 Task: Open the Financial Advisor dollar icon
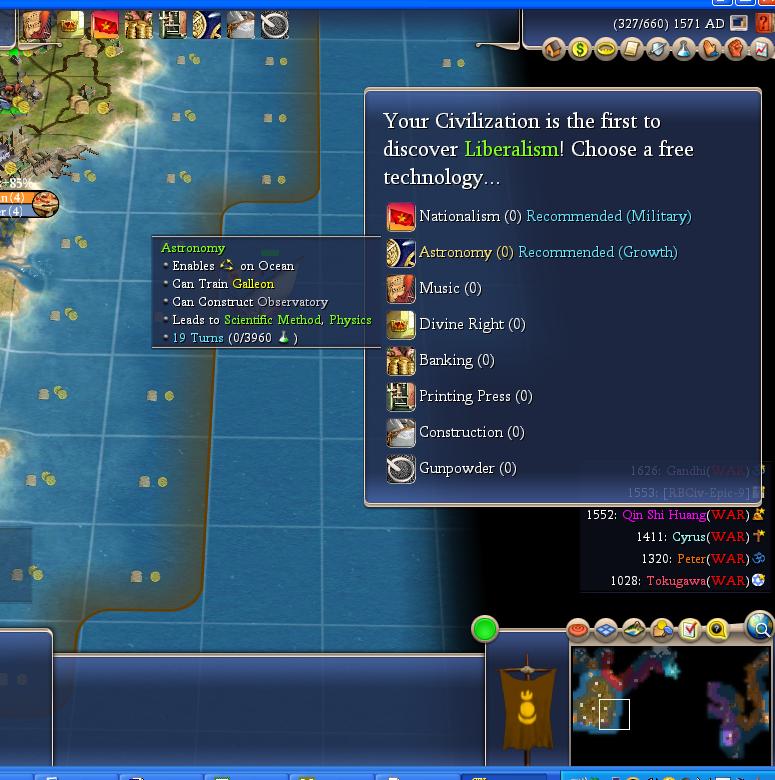pos(580,49)
